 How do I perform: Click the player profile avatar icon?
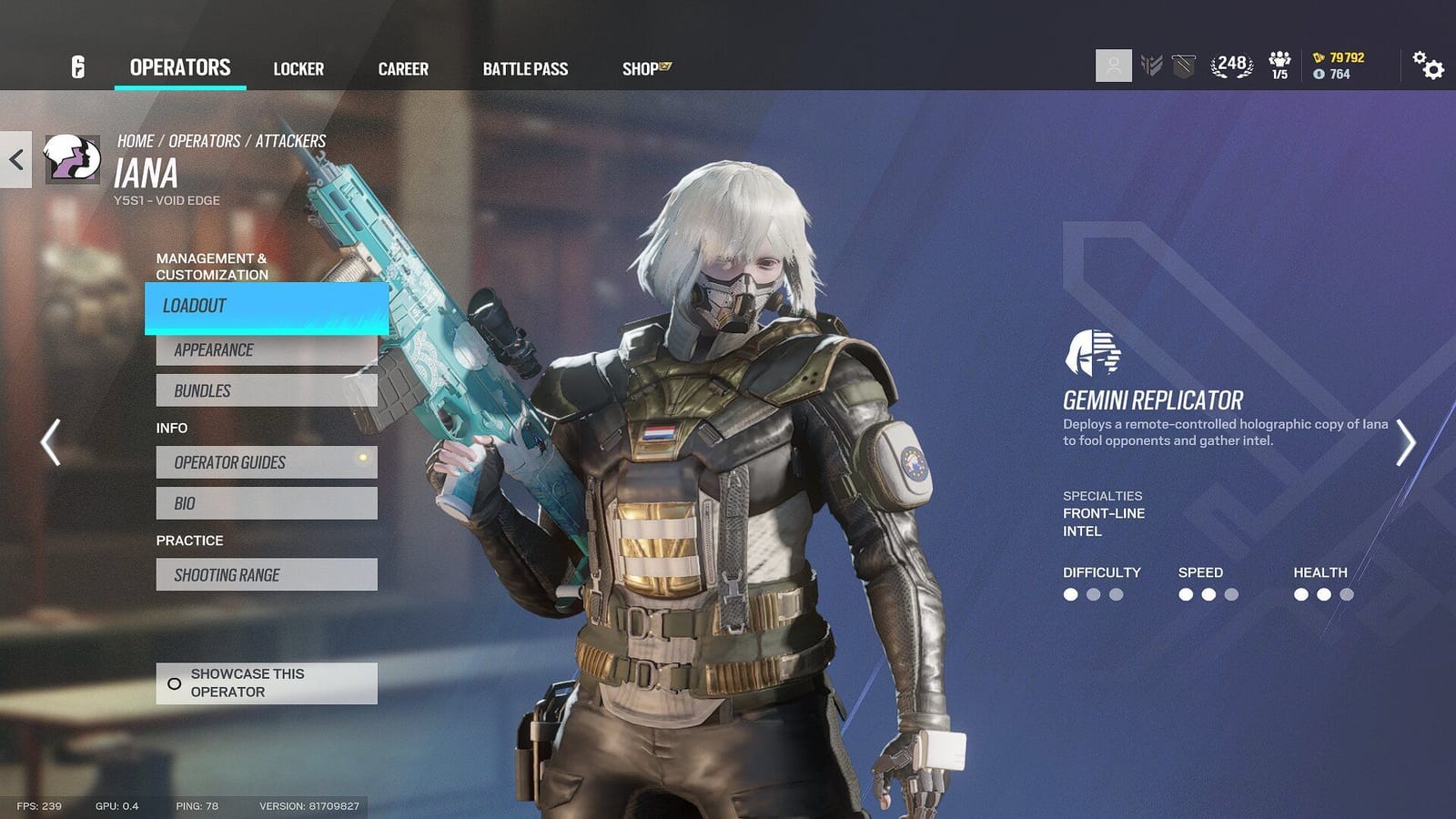[x=1112, y=66]
